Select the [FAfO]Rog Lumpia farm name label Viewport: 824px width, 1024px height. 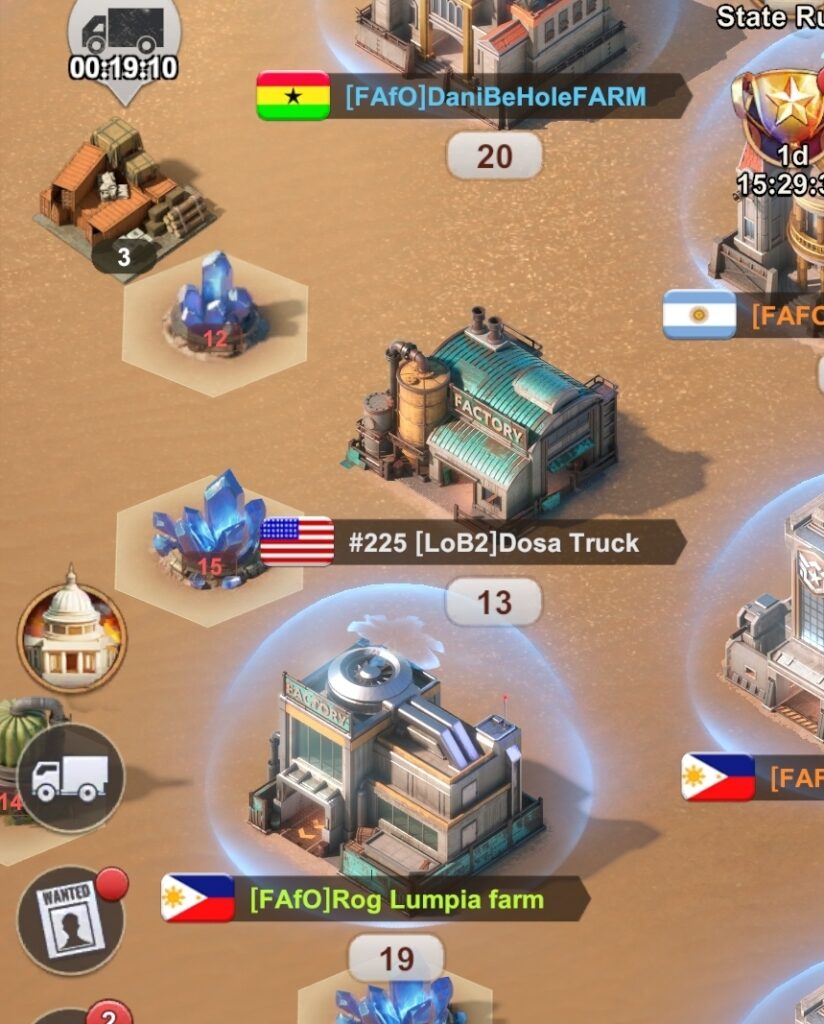[397, 899]
